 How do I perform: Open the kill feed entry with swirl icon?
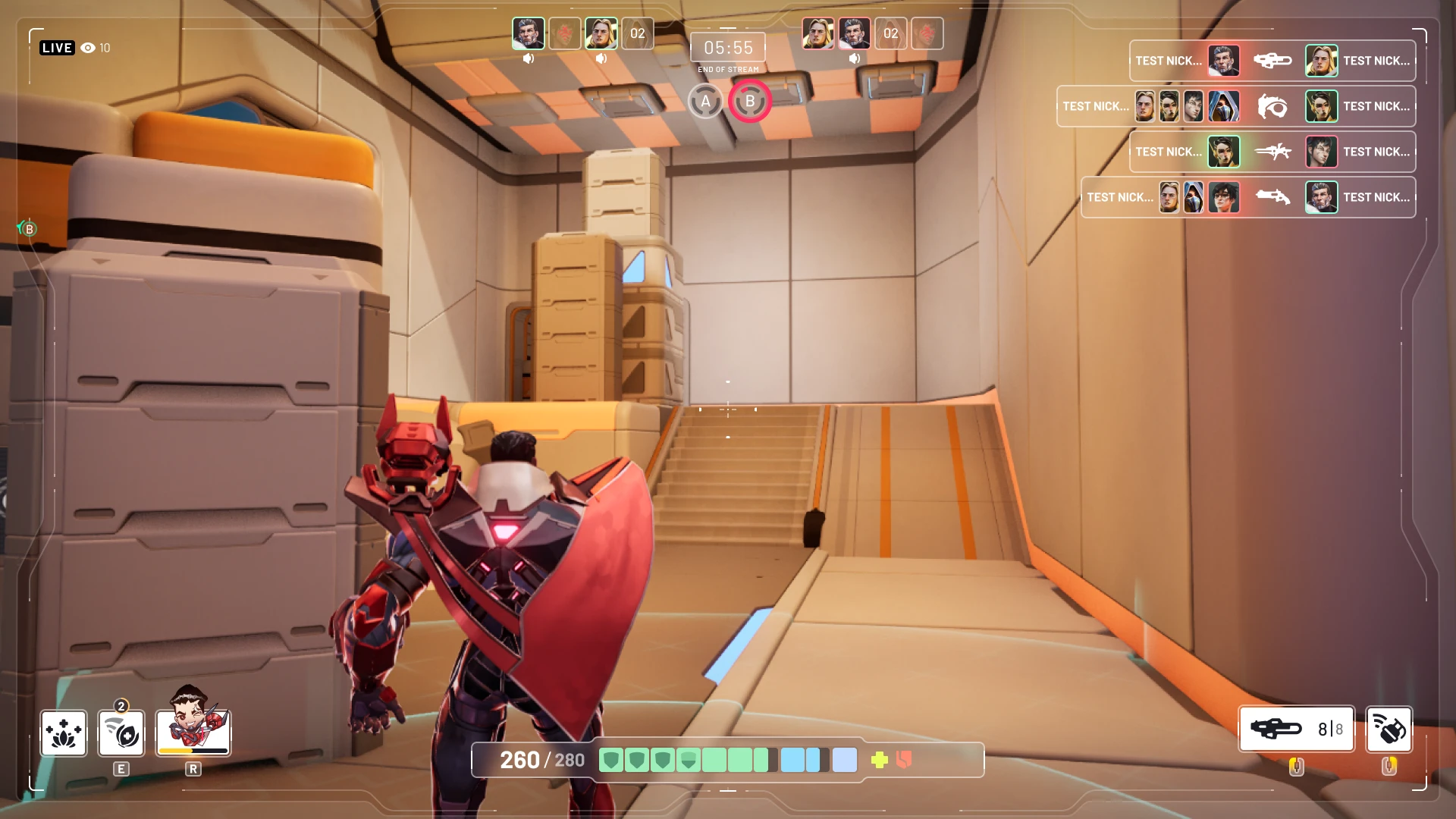[1236, 106]
